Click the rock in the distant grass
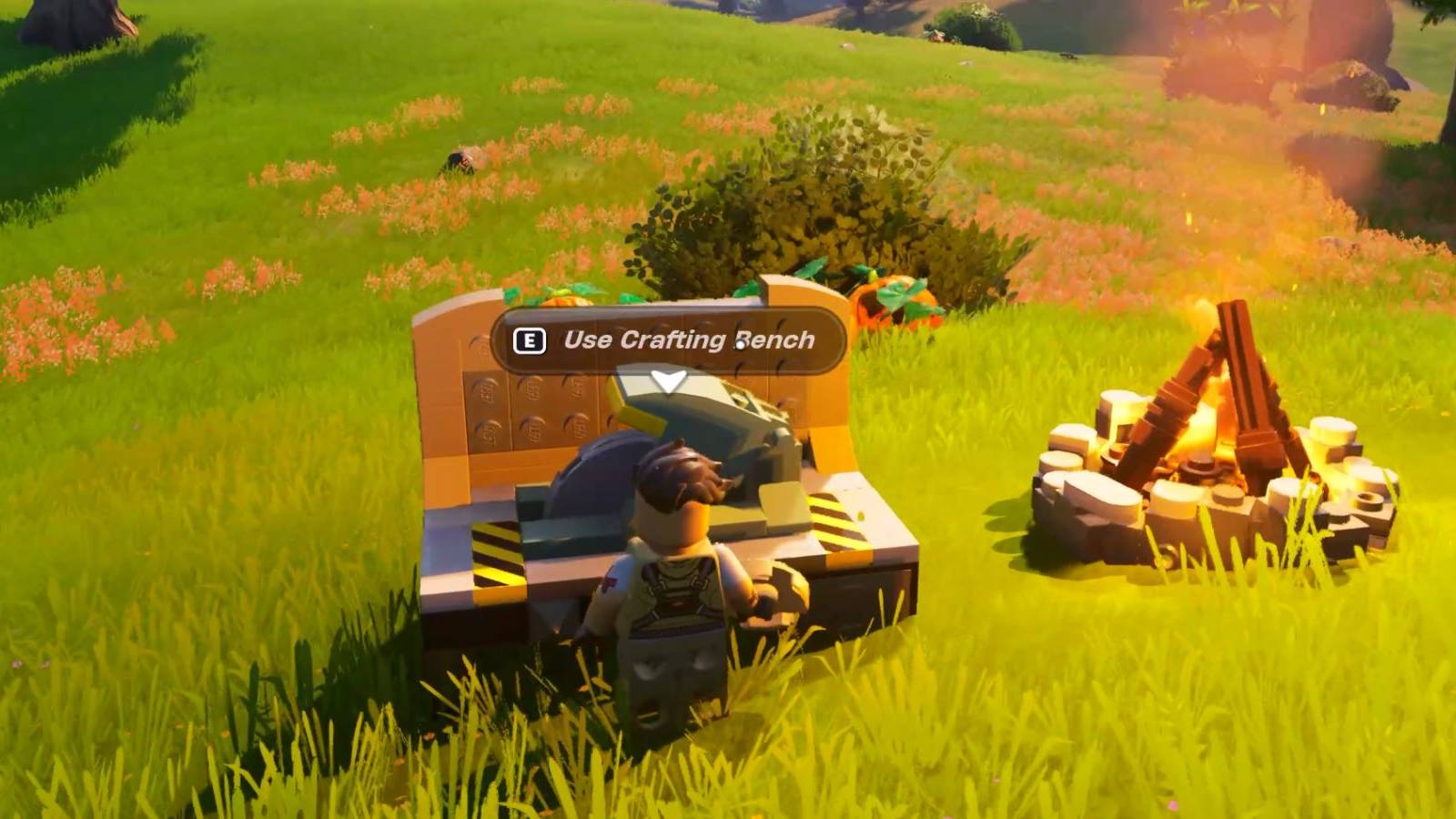This screenshot has height=819, width=1456. (464, 159)
